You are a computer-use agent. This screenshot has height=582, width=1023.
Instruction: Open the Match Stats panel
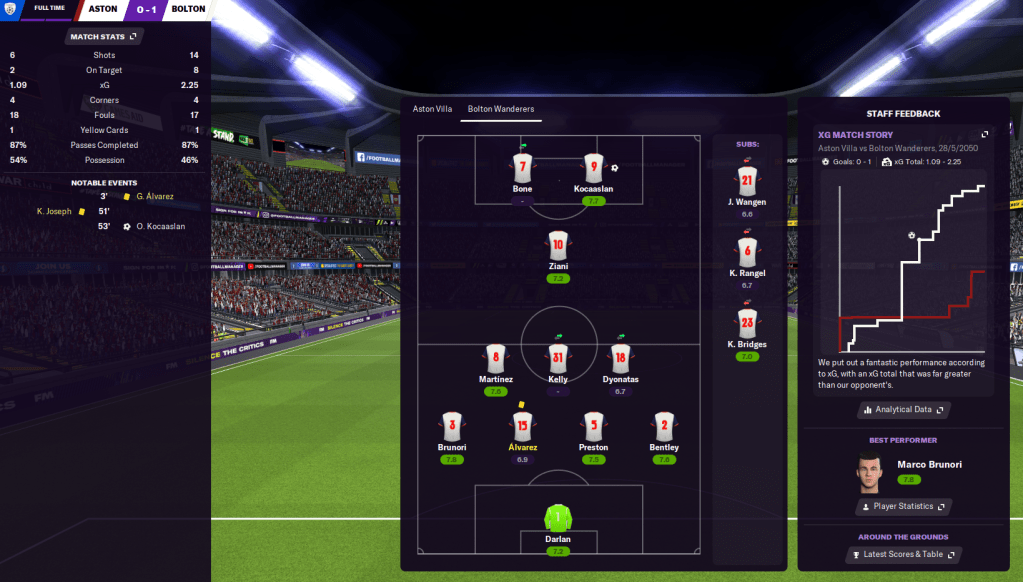tap(104, 37)
